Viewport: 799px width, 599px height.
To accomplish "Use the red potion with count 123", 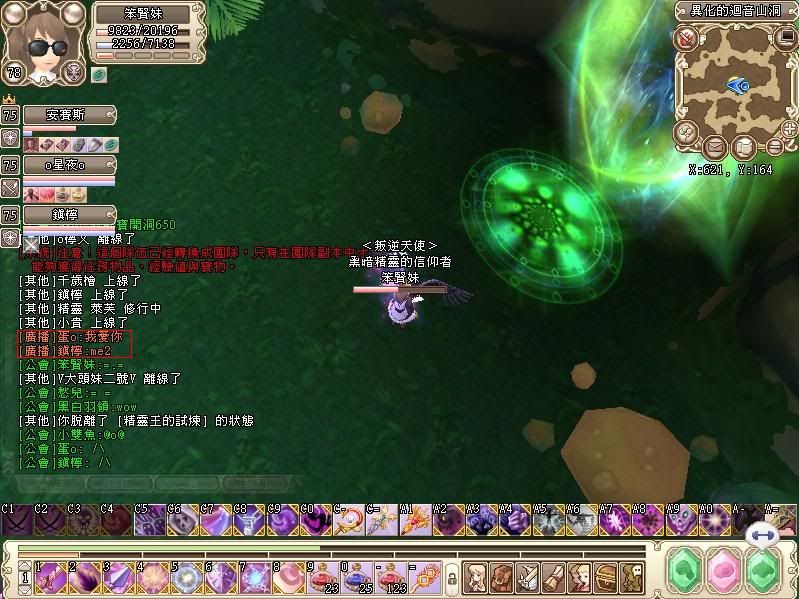I will [391, 575].
